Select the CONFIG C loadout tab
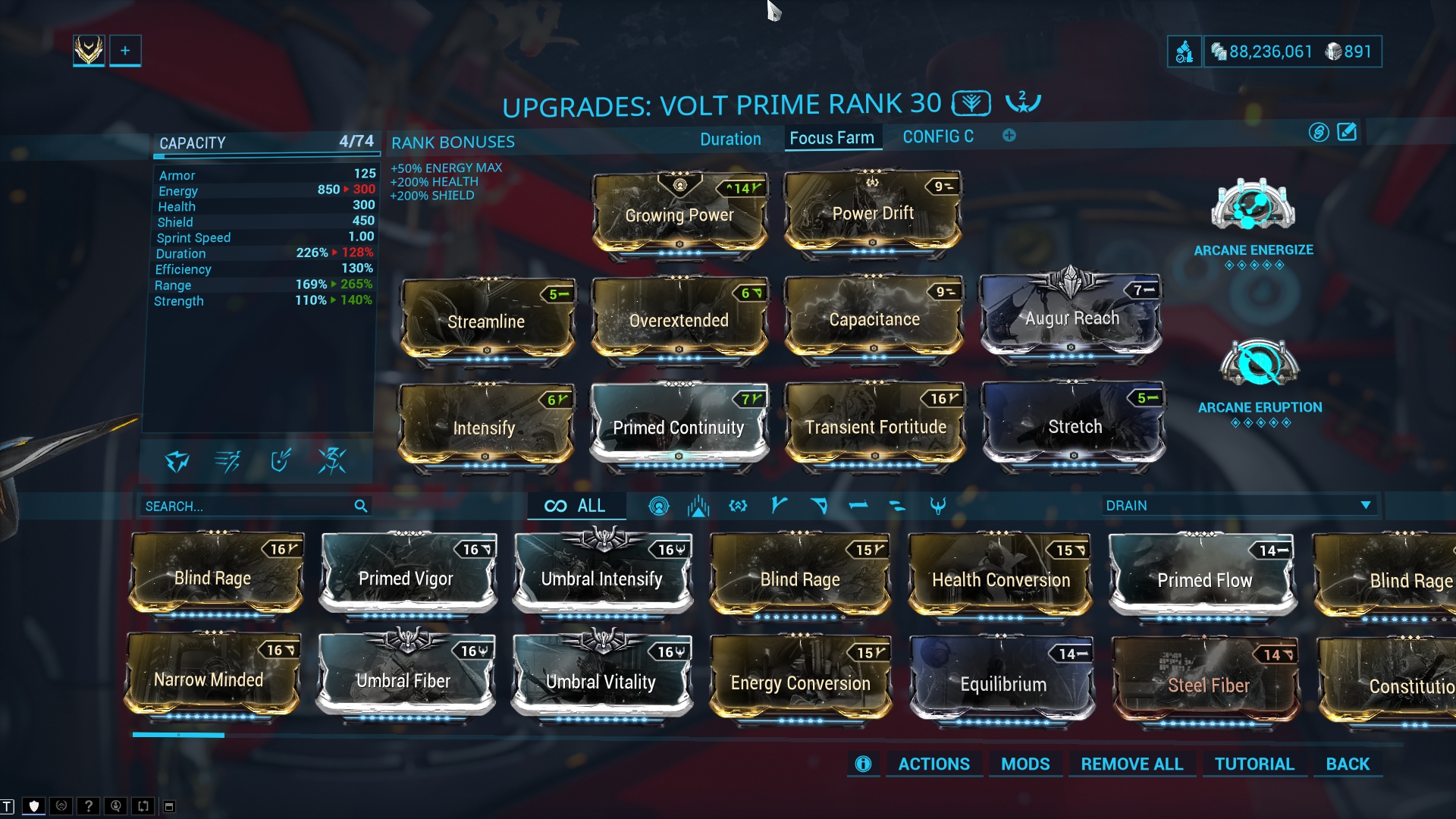 click(x=937, y=136)
